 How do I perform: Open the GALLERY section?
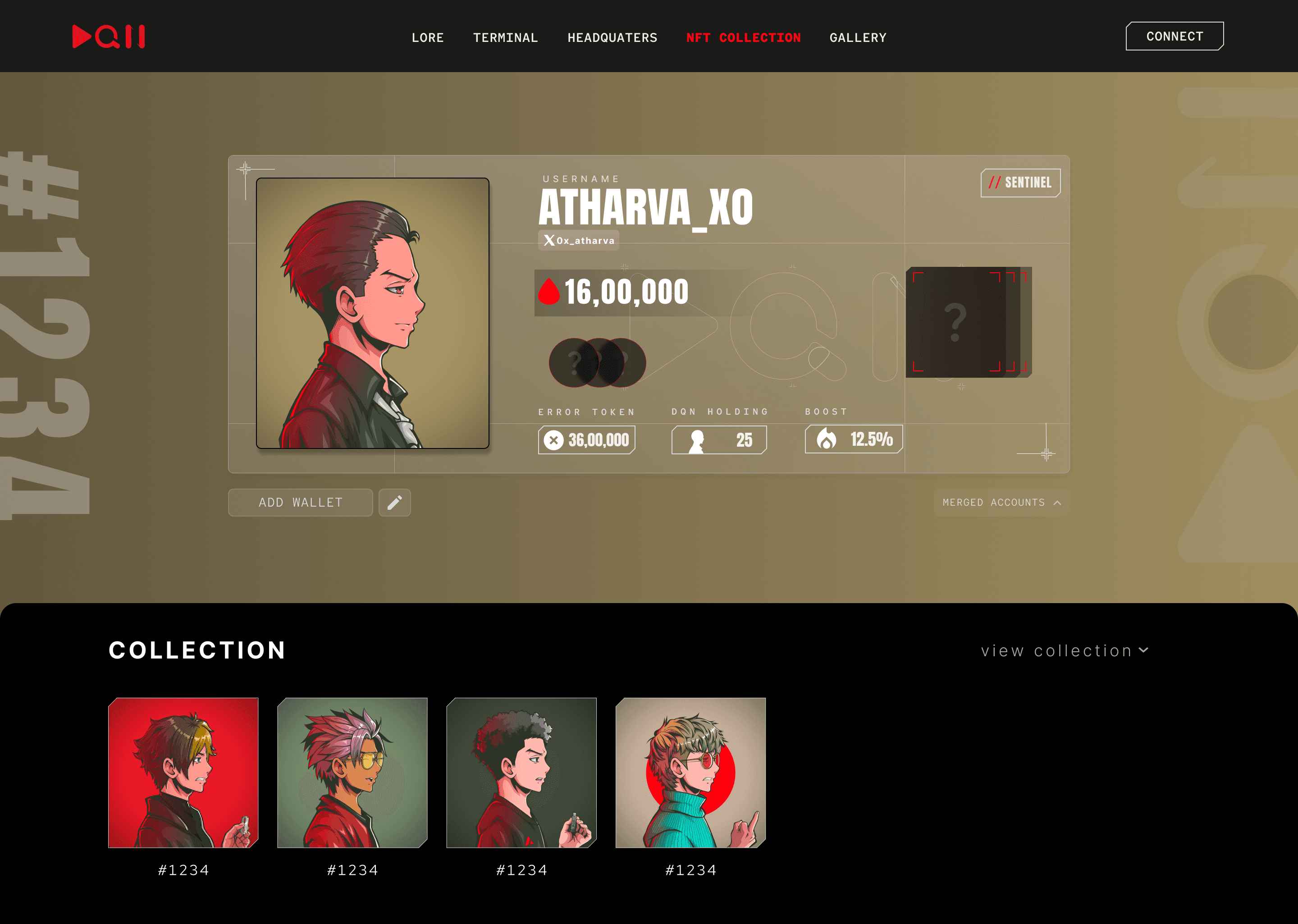858,37
